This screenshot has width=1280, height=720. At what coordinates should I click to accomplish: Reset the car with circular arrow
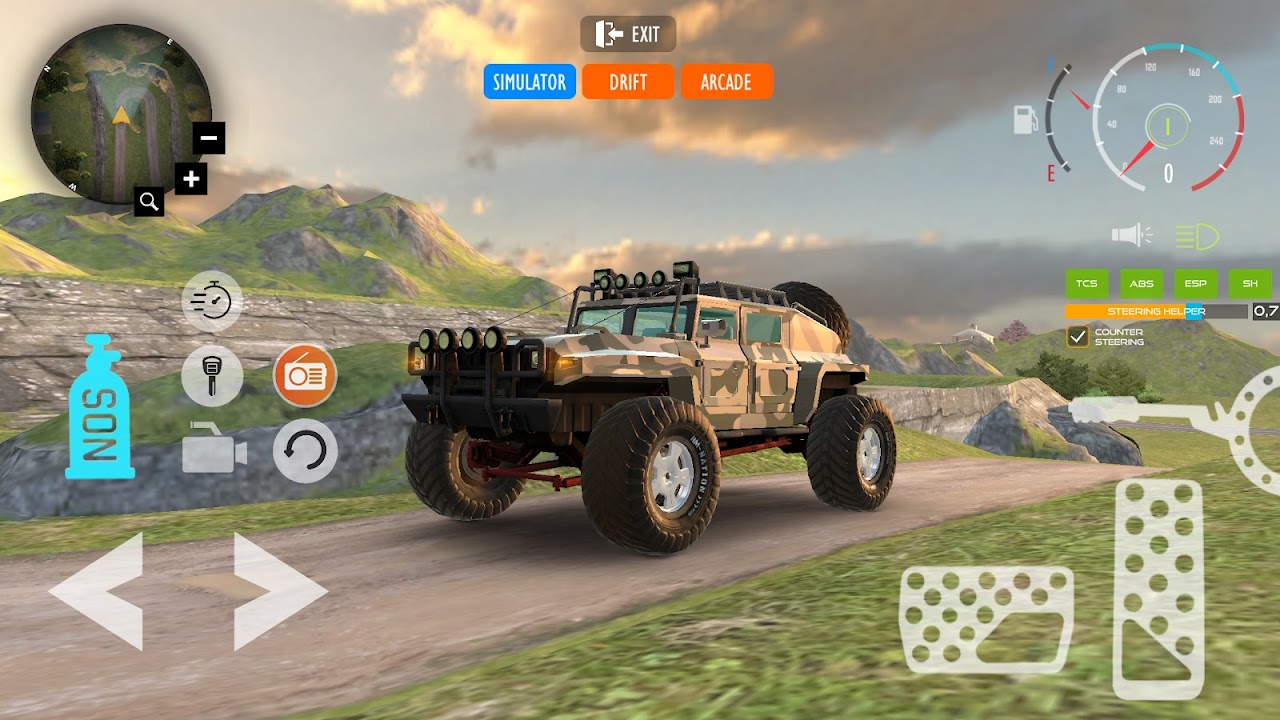tap(304, 452)
